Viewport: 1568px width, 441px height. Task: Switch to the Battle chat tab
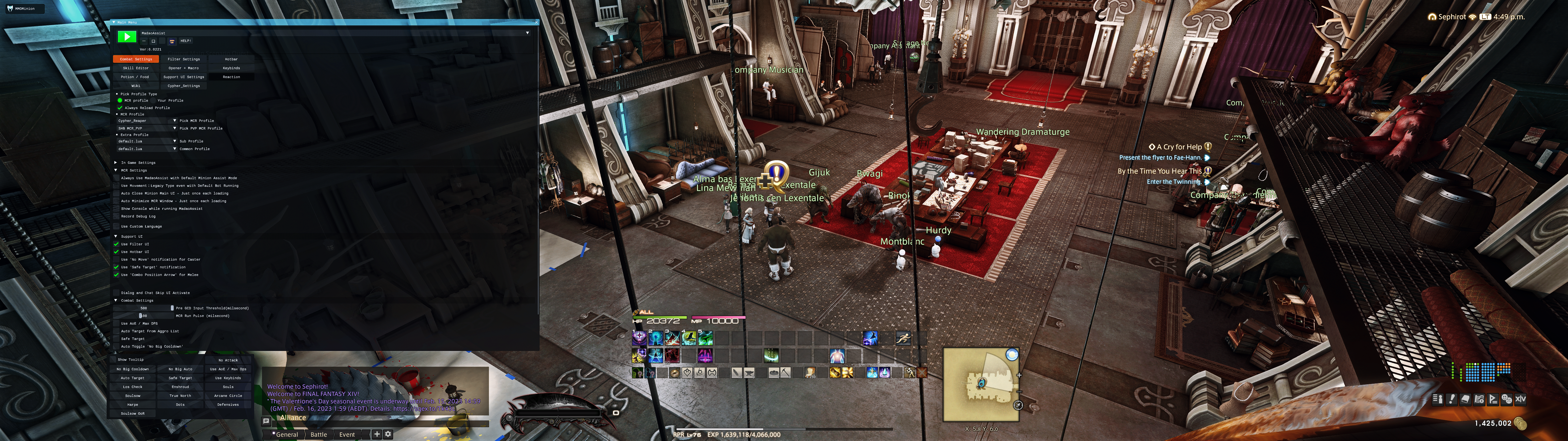coord(318,434)
